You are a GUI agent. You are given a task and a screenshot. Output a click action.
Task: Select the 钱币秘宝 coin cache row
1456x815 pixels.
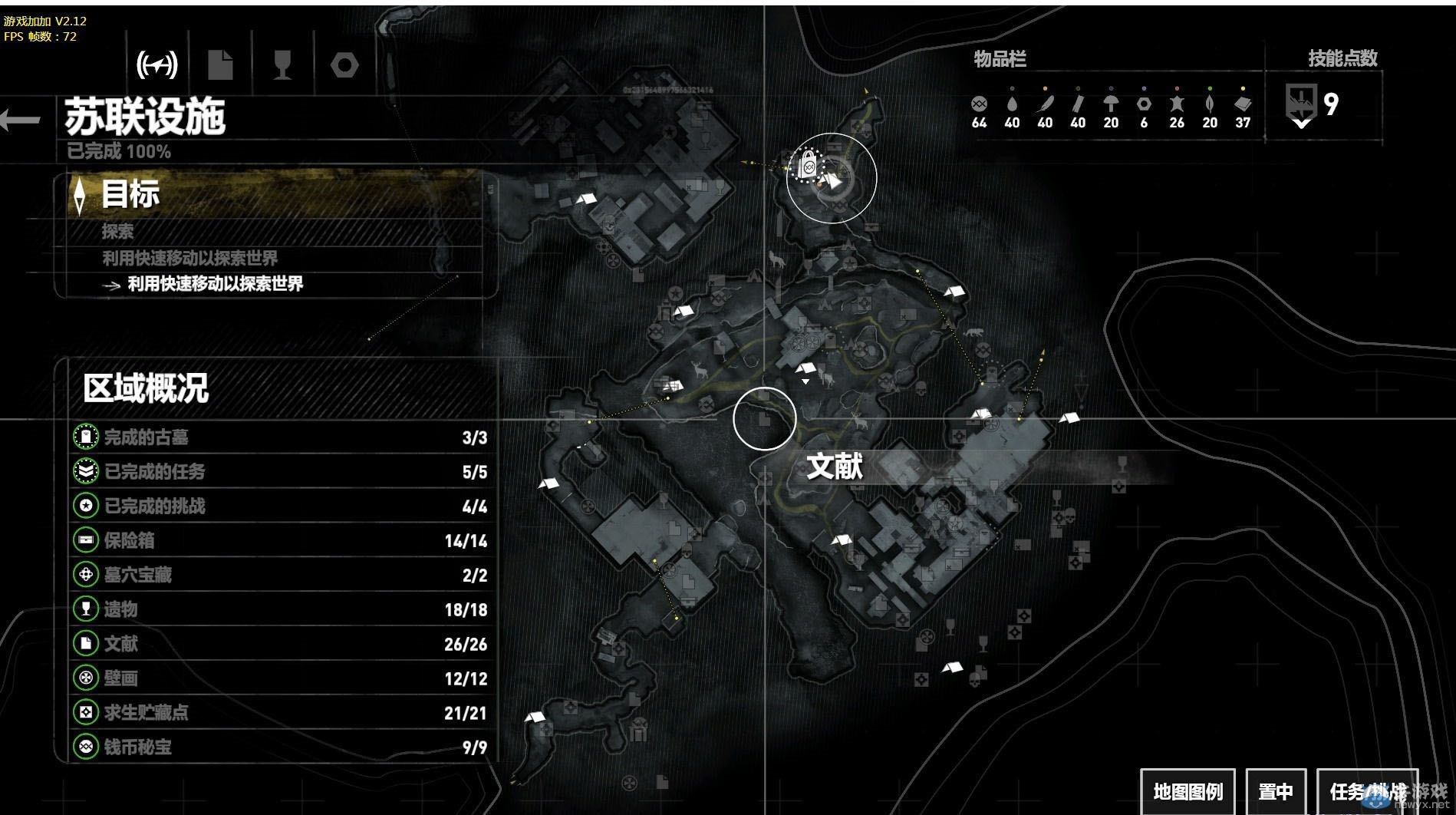click(x=280, y=747)
